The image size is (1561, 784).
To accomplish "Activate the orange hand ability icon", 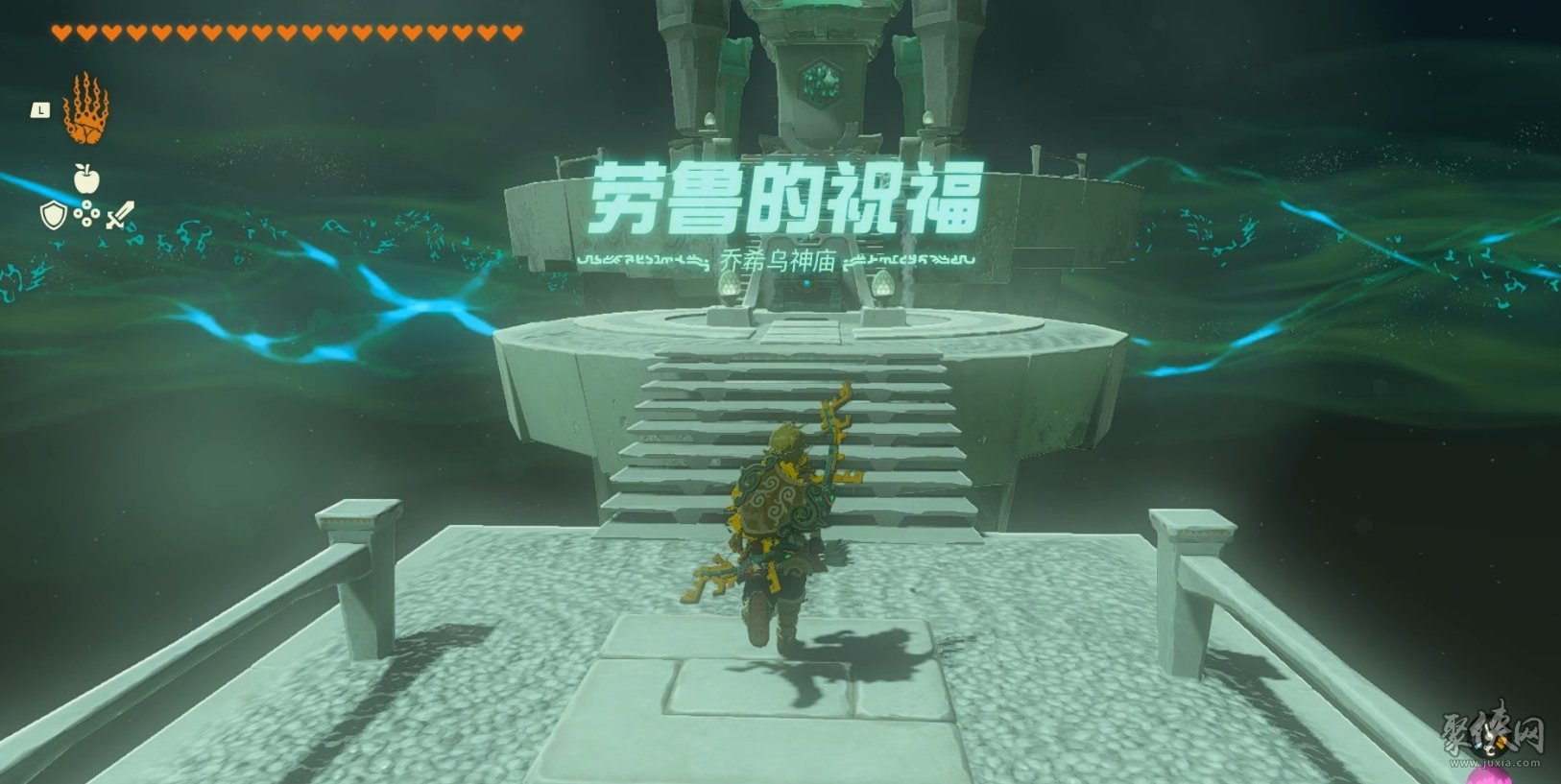I will (85, 109).
